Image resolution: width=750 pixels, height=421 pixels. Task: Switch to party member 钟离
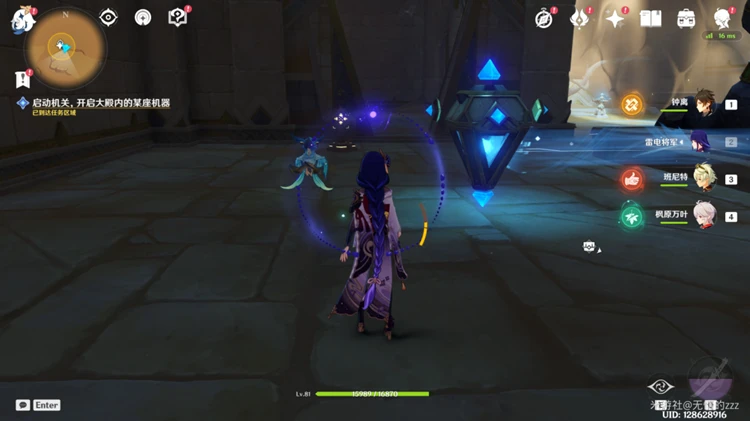(x=705, y=102)
